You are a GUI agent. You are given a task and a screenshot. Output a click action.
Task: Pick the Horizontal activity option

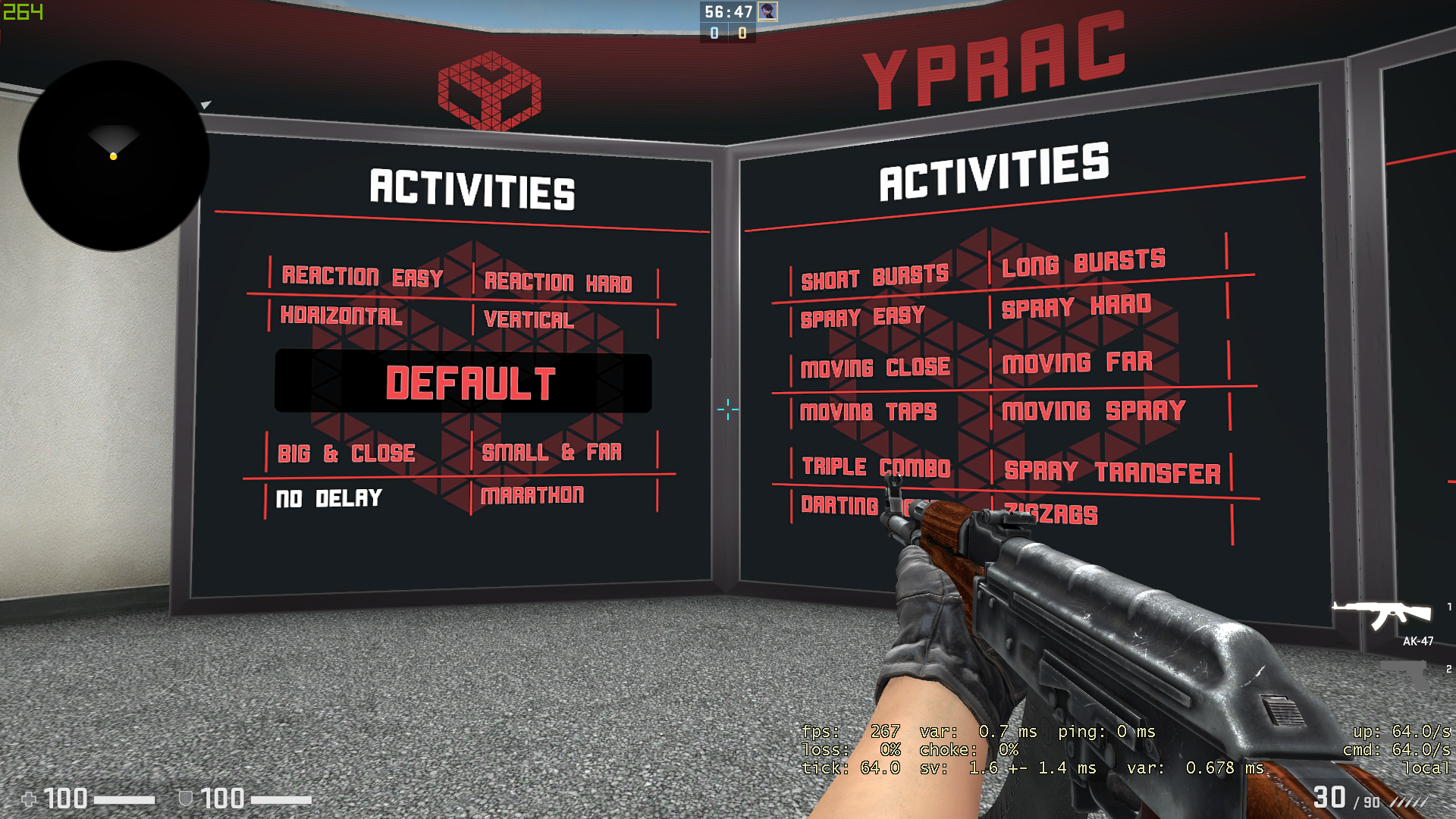pos(341,315)
